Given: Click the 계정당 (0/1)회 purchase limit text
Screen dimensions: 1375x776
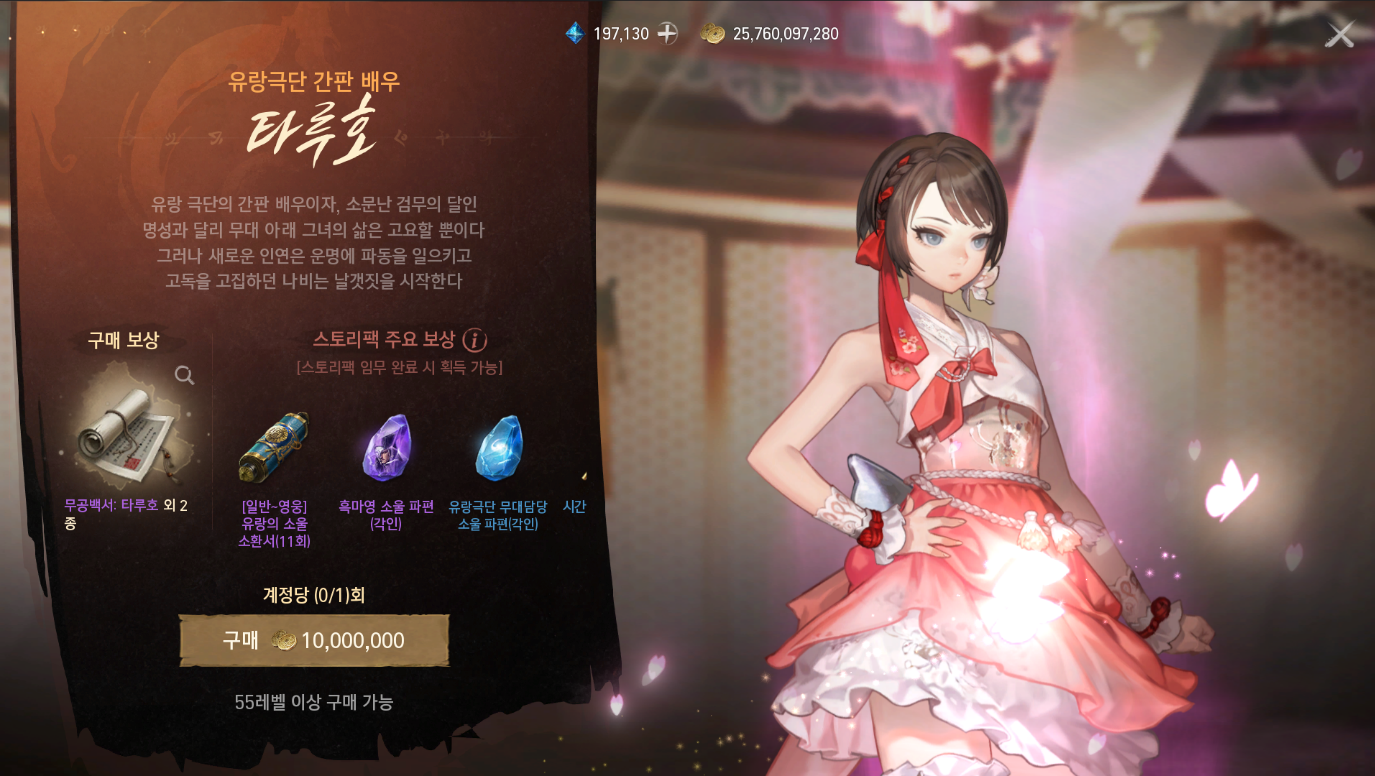Looking at the screenshot, I should 314,593.
